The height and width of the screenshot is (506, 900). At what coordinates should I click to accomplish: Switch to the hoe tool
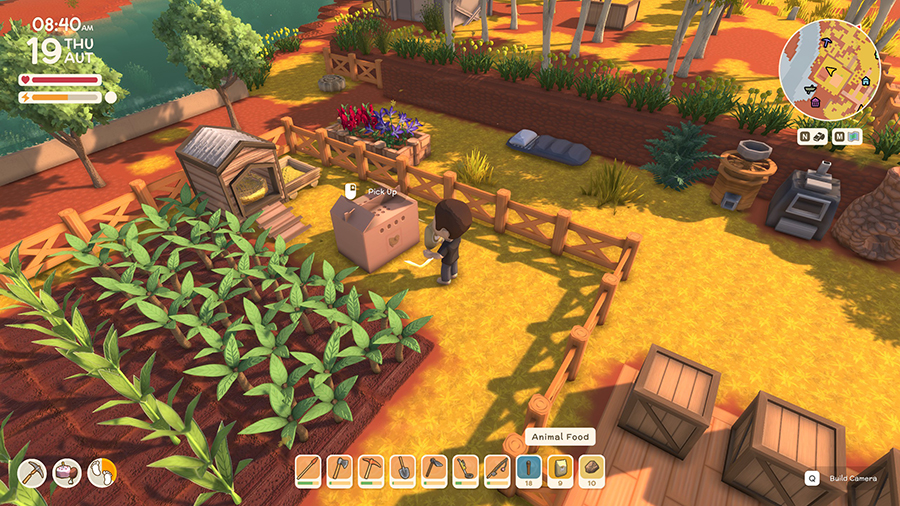(433, 468)
